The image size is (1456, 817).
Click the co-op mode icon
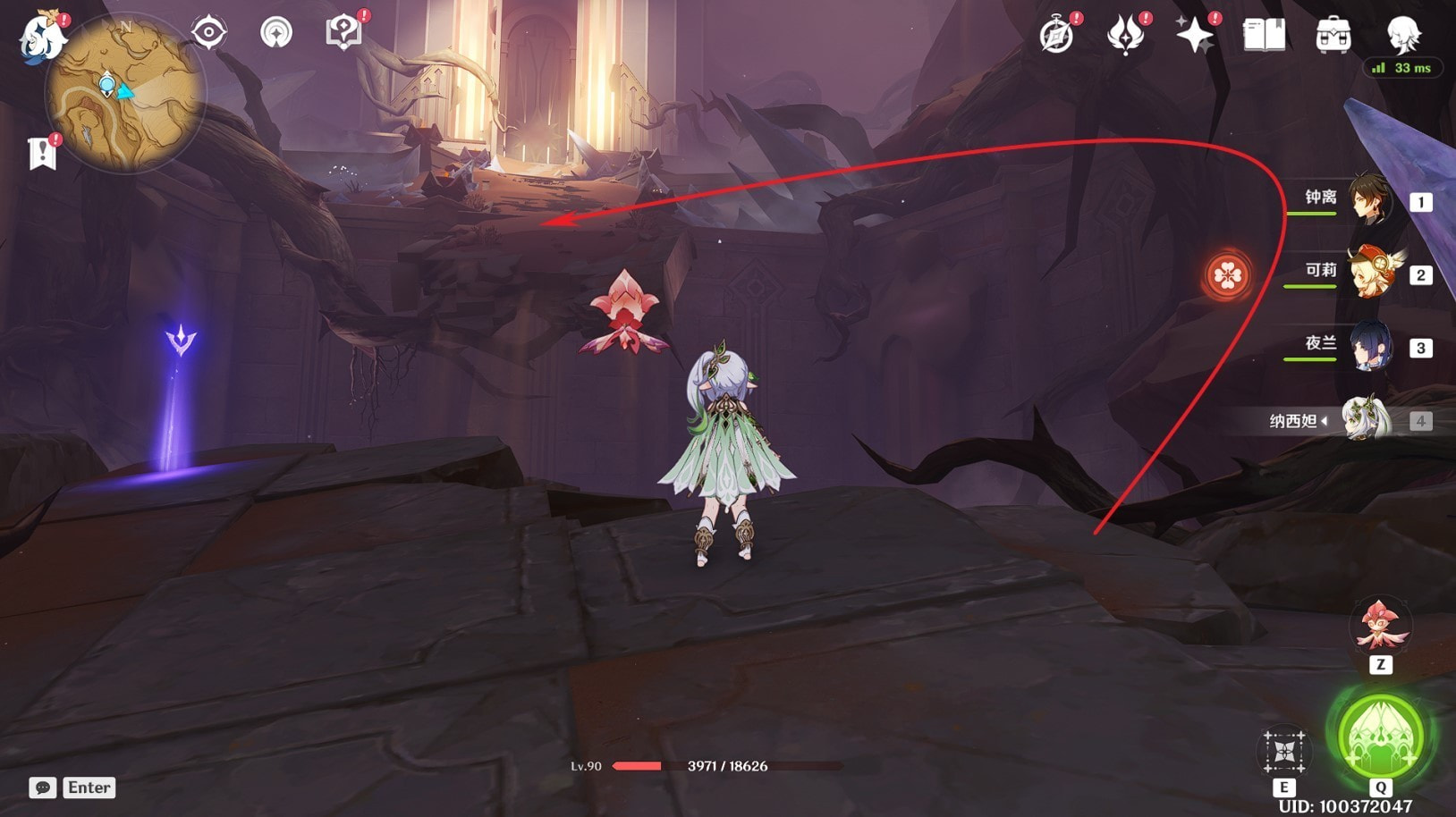tap(275, 33)
